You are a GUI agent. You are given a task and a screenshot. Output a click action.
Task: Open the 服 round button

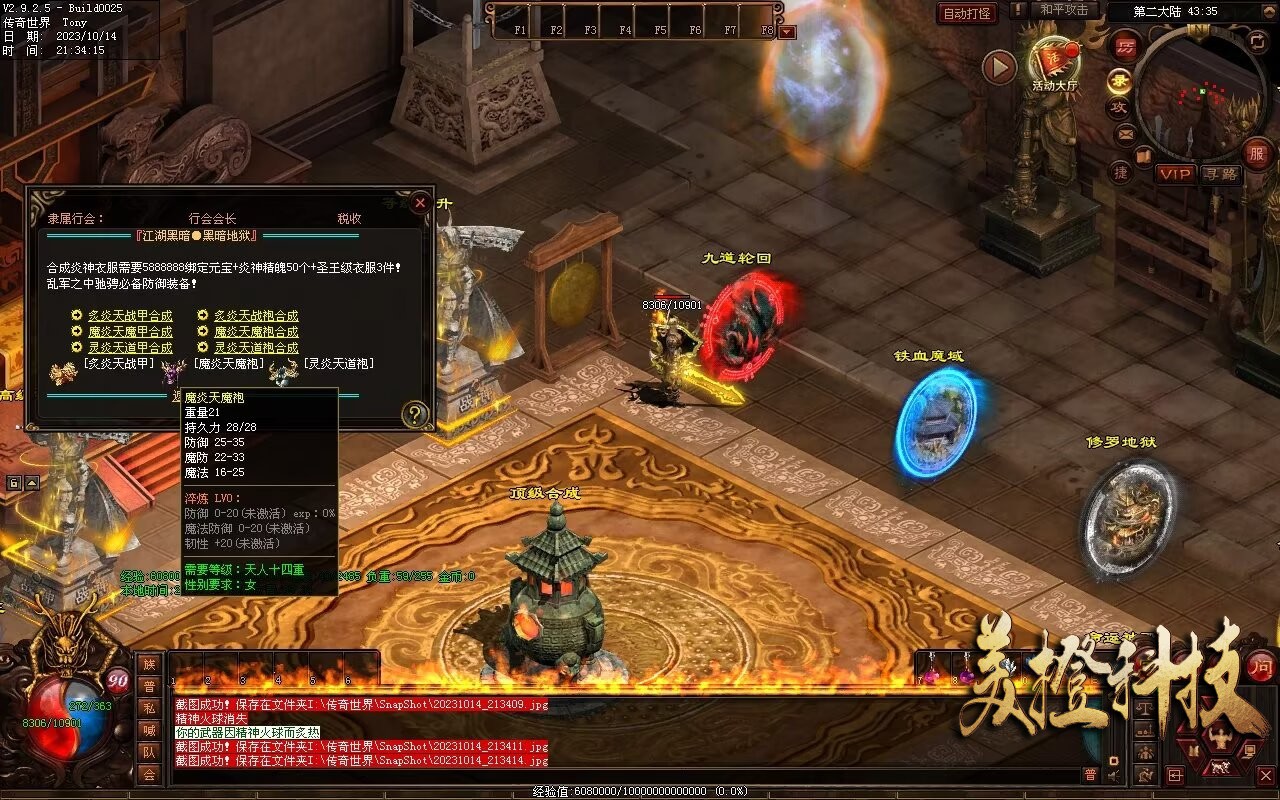[x=1257, y=153]
